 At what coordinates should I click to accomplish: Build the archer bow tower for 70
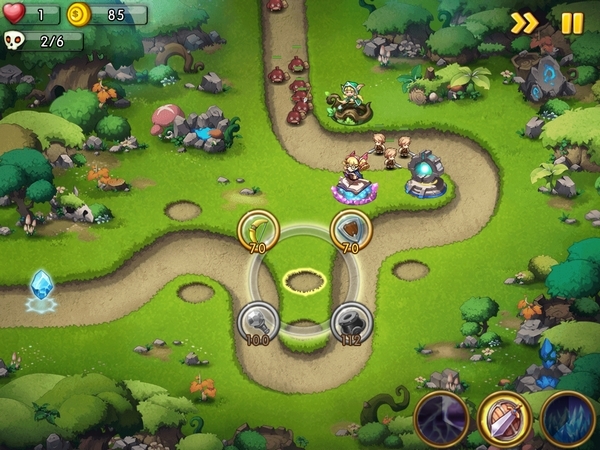[257, 228]
